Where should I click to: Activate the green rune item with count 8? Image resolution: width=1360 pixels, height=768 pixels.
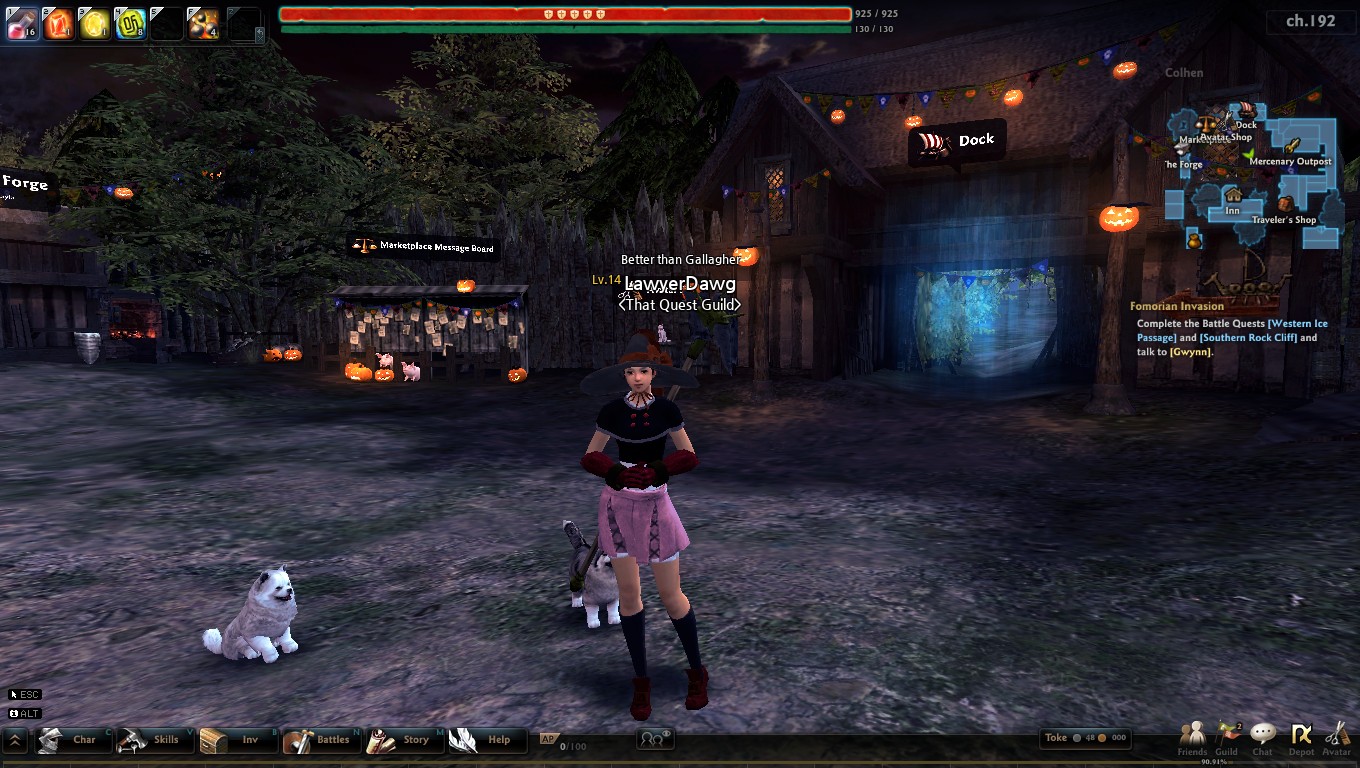[131, 23]
